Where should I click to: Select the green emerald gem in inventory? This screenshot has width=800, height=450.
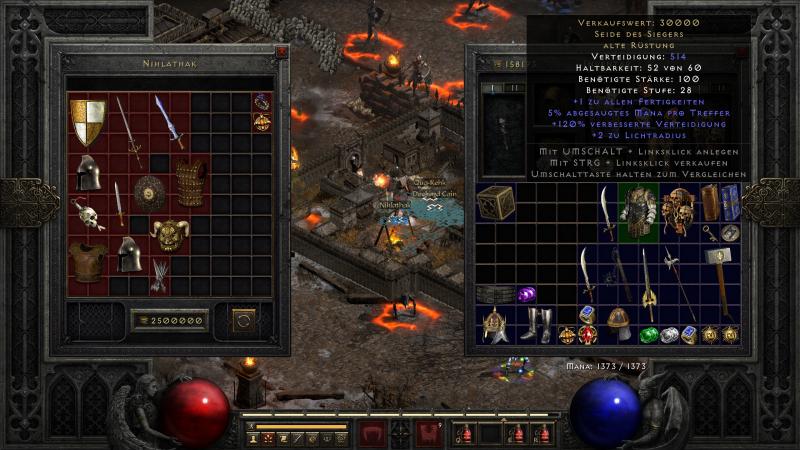click(x=650, y=335)
